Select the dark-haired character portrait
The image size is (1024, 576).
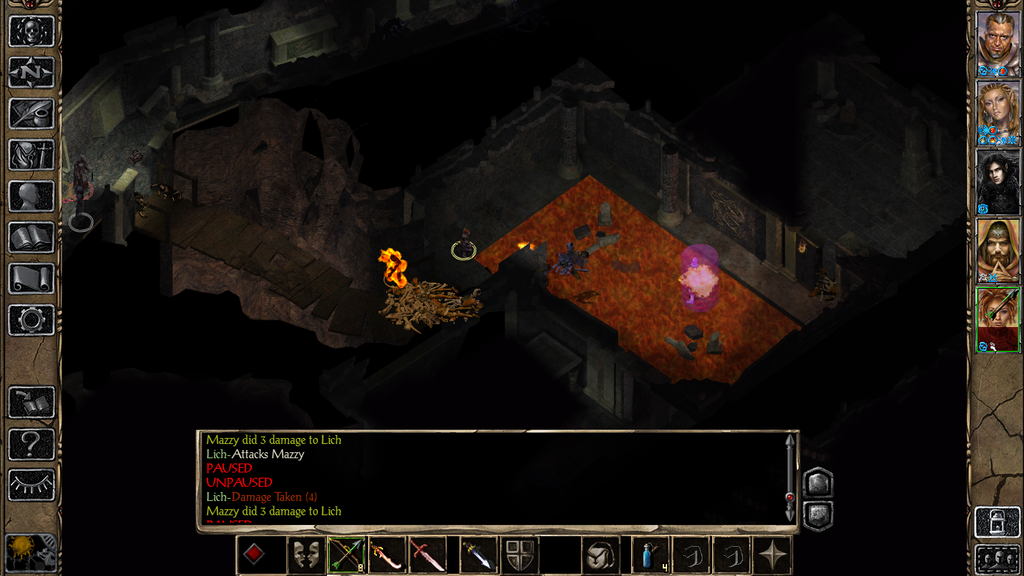point(997,181)
